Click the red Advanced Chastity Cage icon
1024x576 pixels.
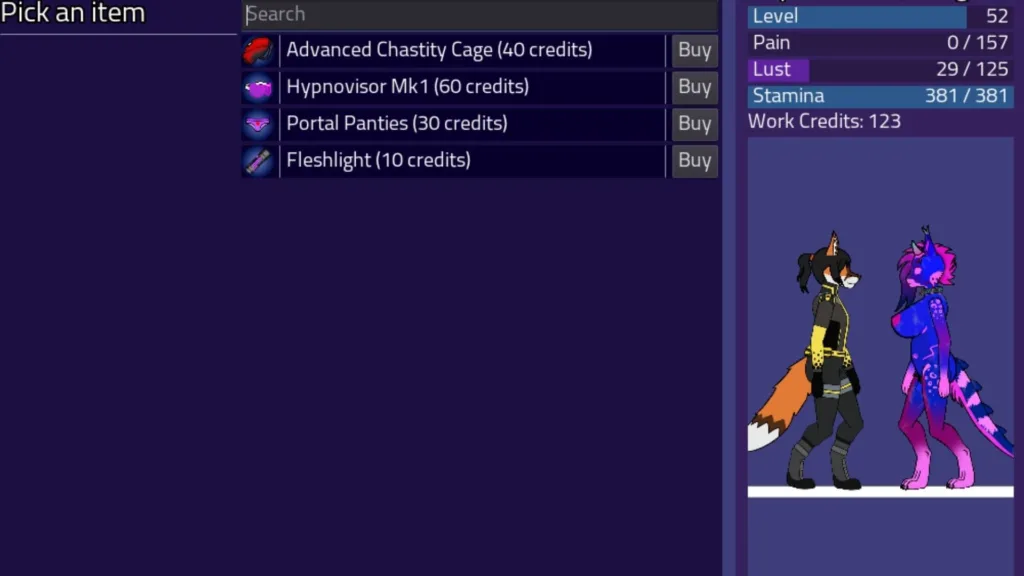pos(258,50)
